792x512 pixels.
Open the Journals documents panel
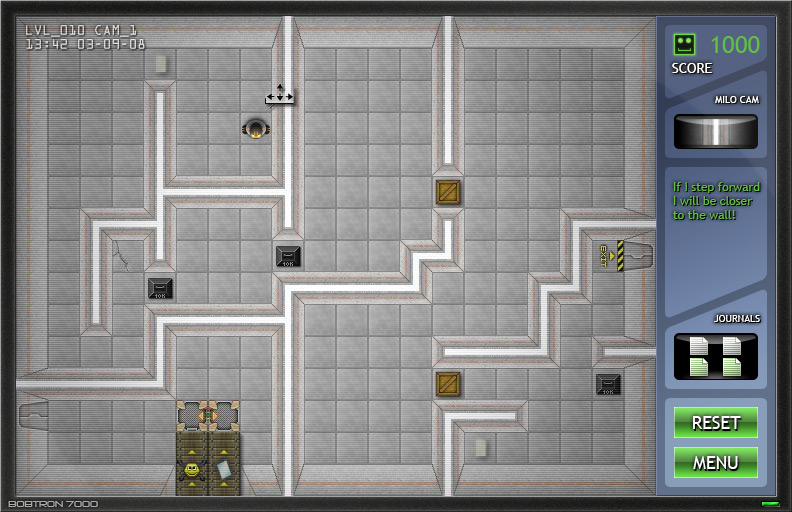pos(715,356)
